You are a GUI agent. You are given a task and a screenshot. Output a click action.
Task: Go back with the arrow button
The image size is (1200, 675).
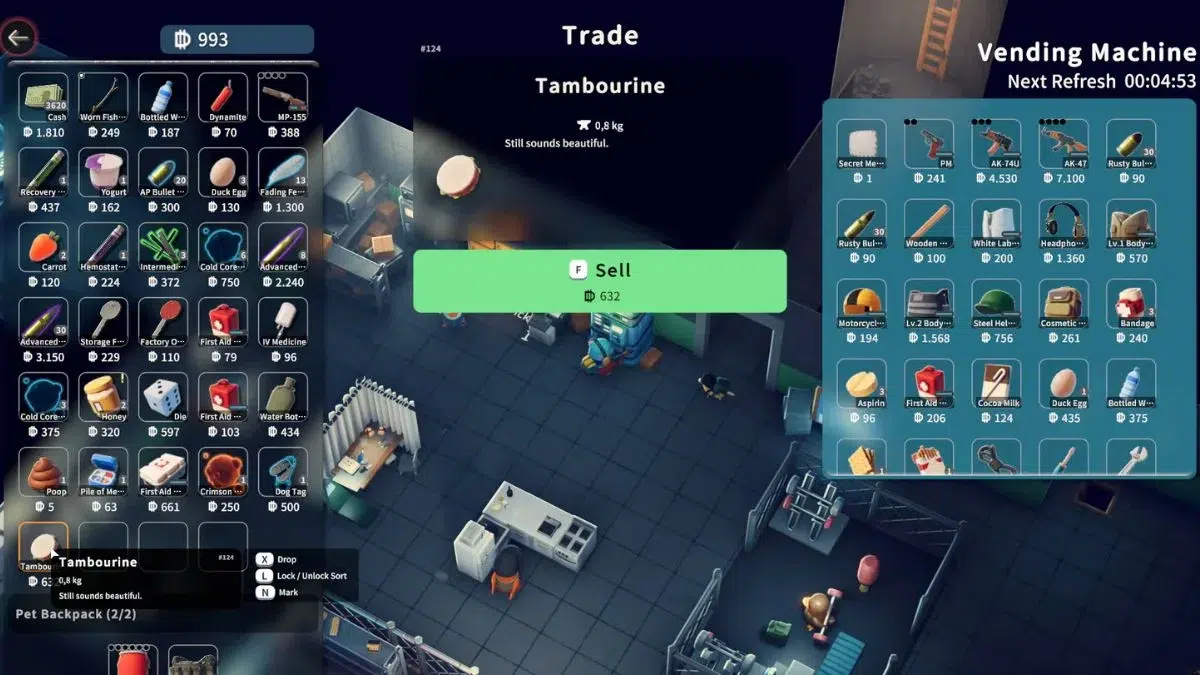coord(18,39)
